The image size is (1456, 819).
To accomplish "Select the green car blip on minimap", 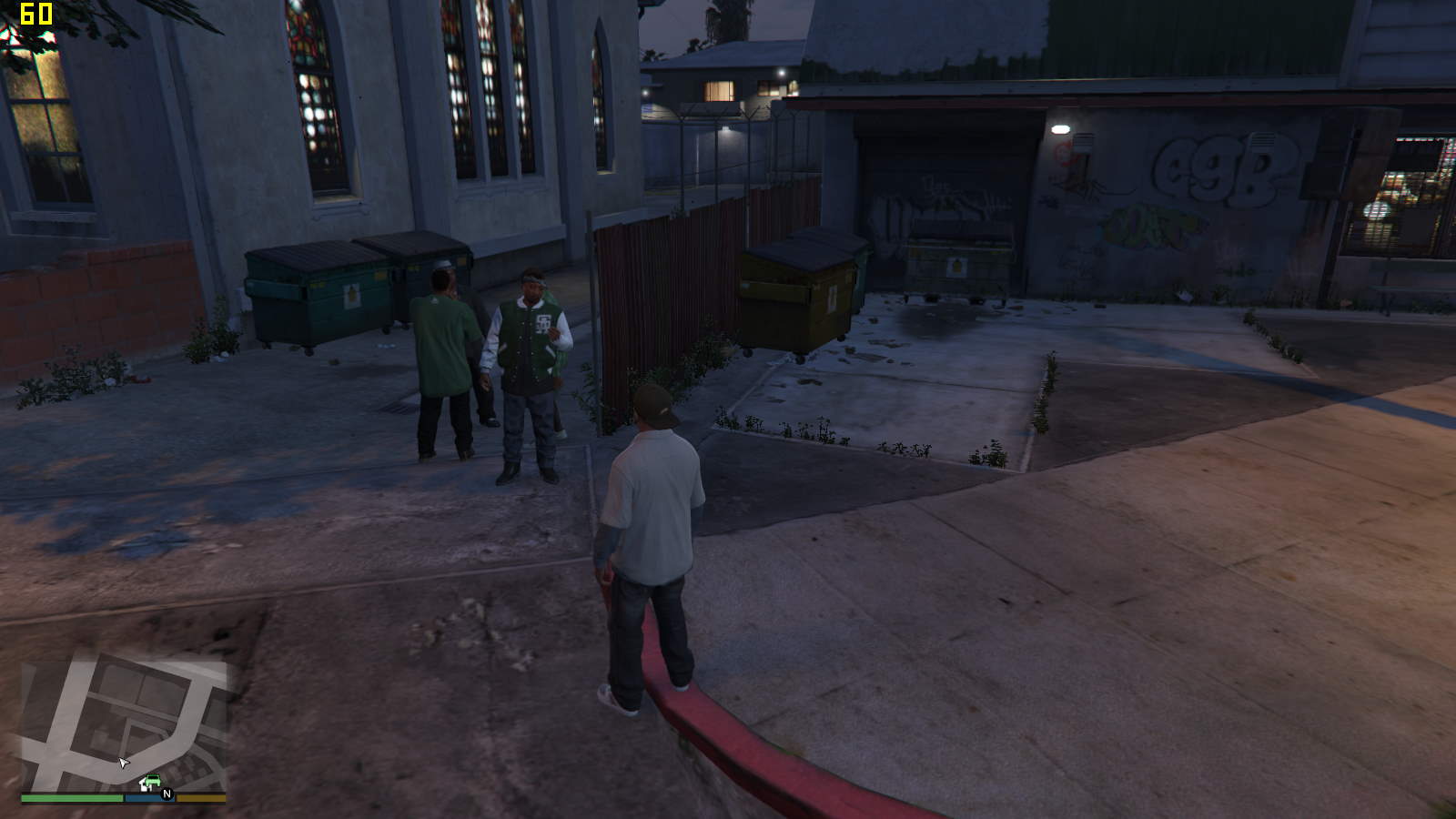I will (153, 781).
